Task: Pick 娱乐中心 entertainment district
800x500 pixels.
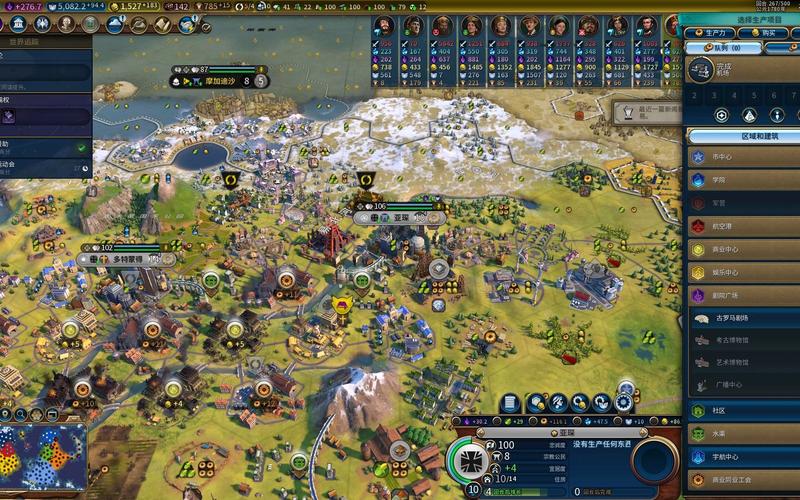Action: (742, 272)
